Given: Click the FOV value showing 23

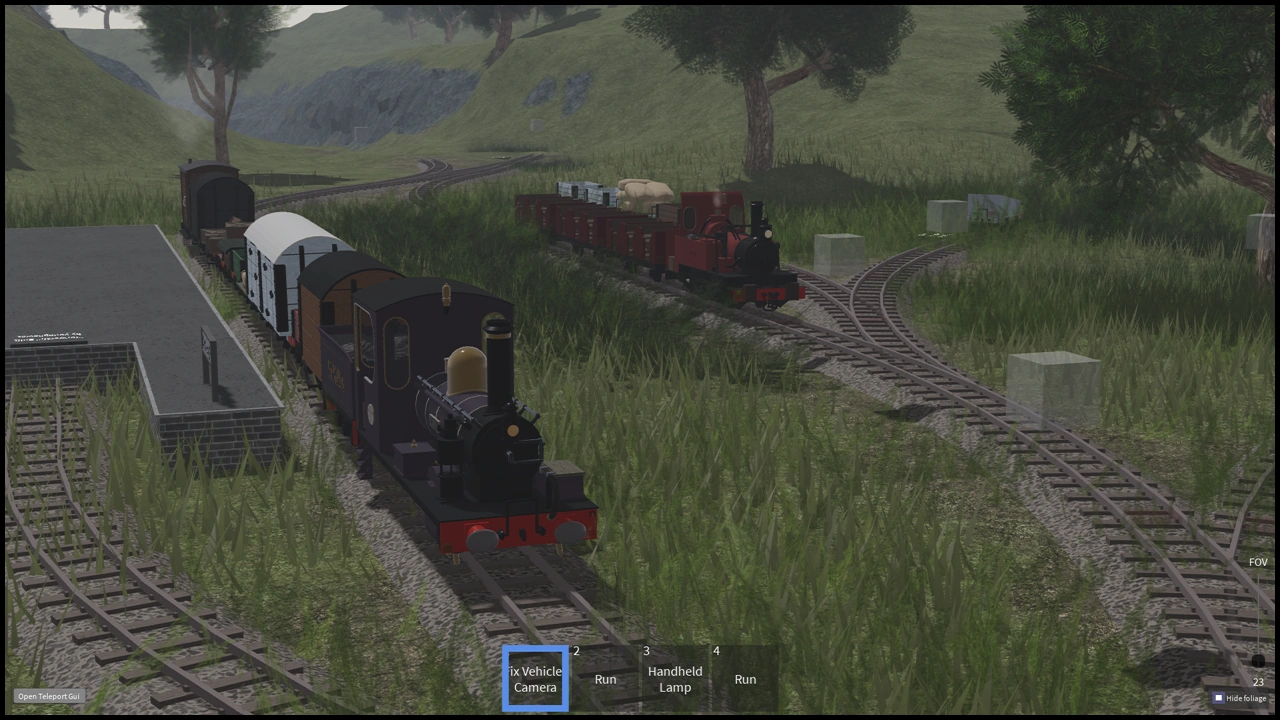Looking at the screenshot, I should pos(1257,681).
